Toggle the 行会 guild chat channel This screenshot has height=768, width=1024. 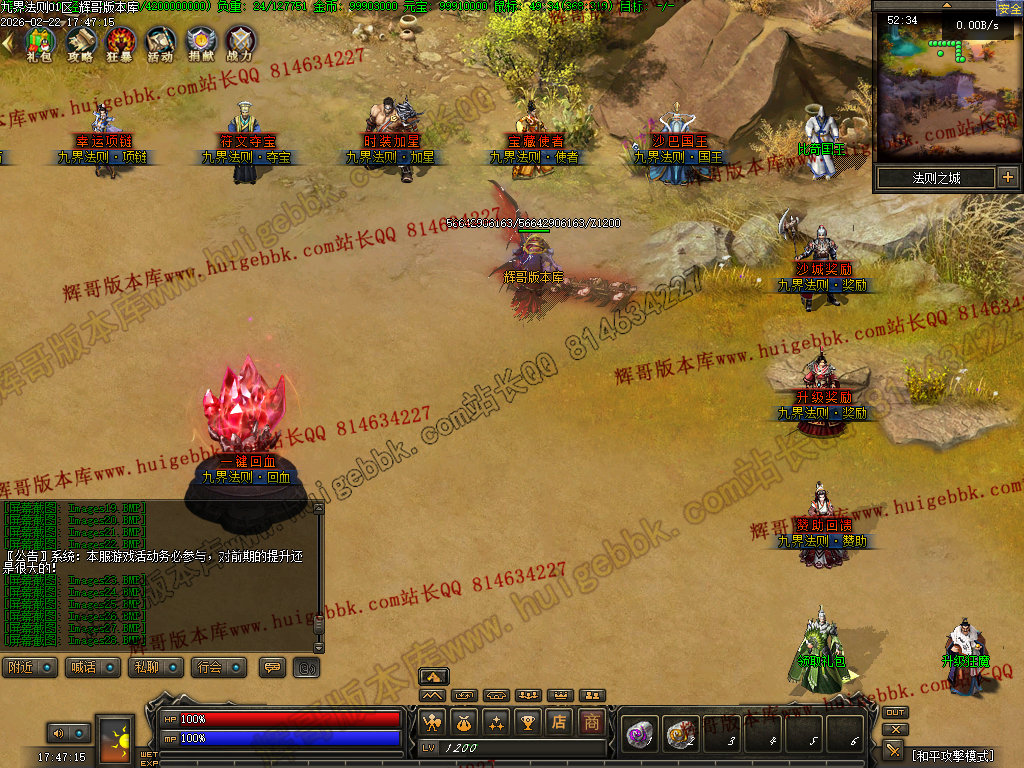click(219, 667)
